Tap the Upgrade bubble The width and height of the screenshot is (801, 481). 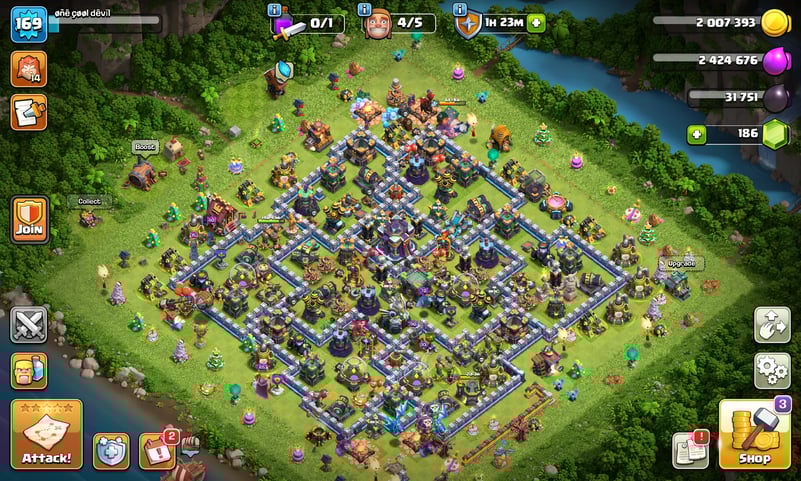click(x=681, y=264)
